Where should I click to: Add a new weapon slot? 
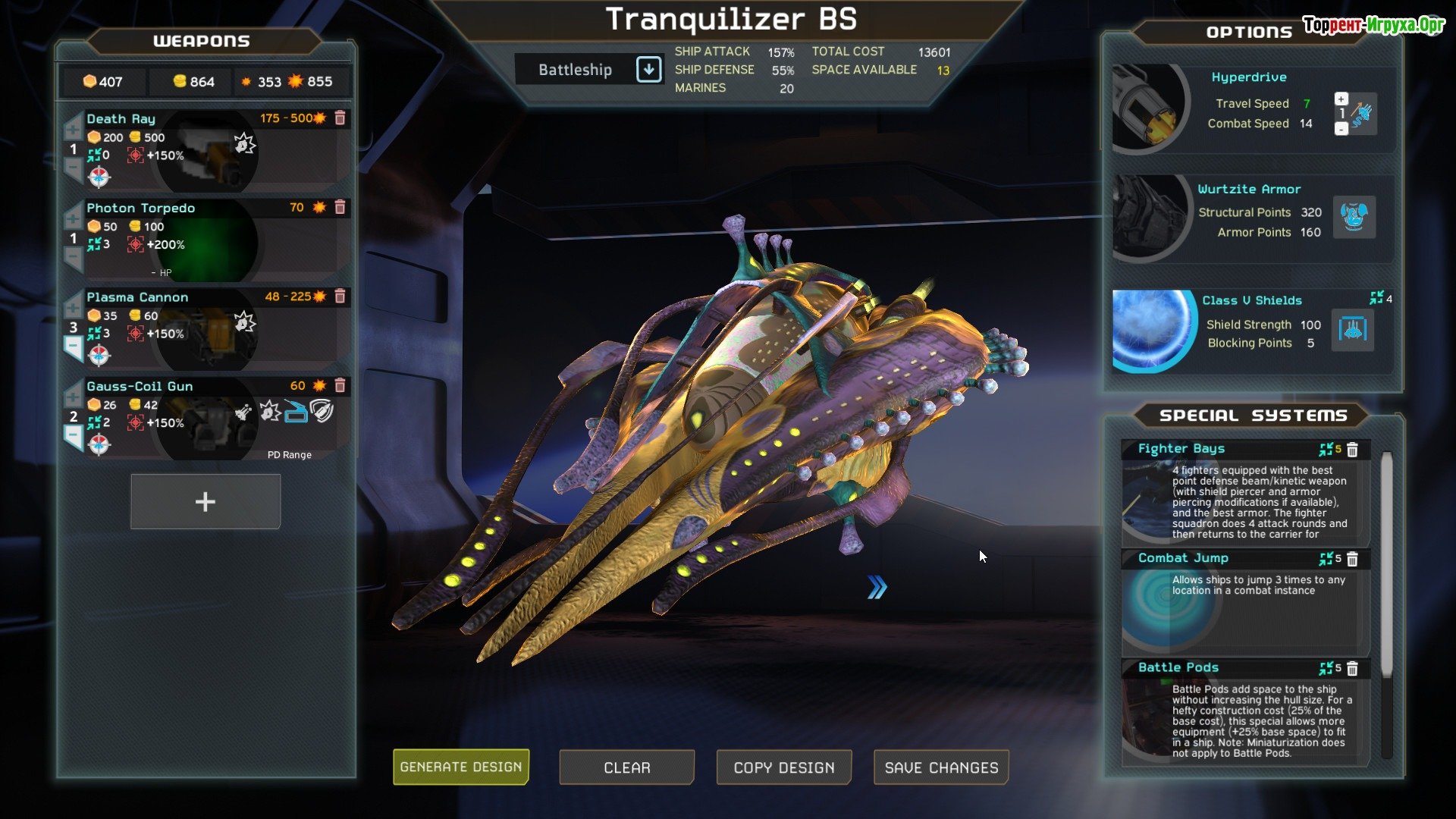click(x=205, y=501)
